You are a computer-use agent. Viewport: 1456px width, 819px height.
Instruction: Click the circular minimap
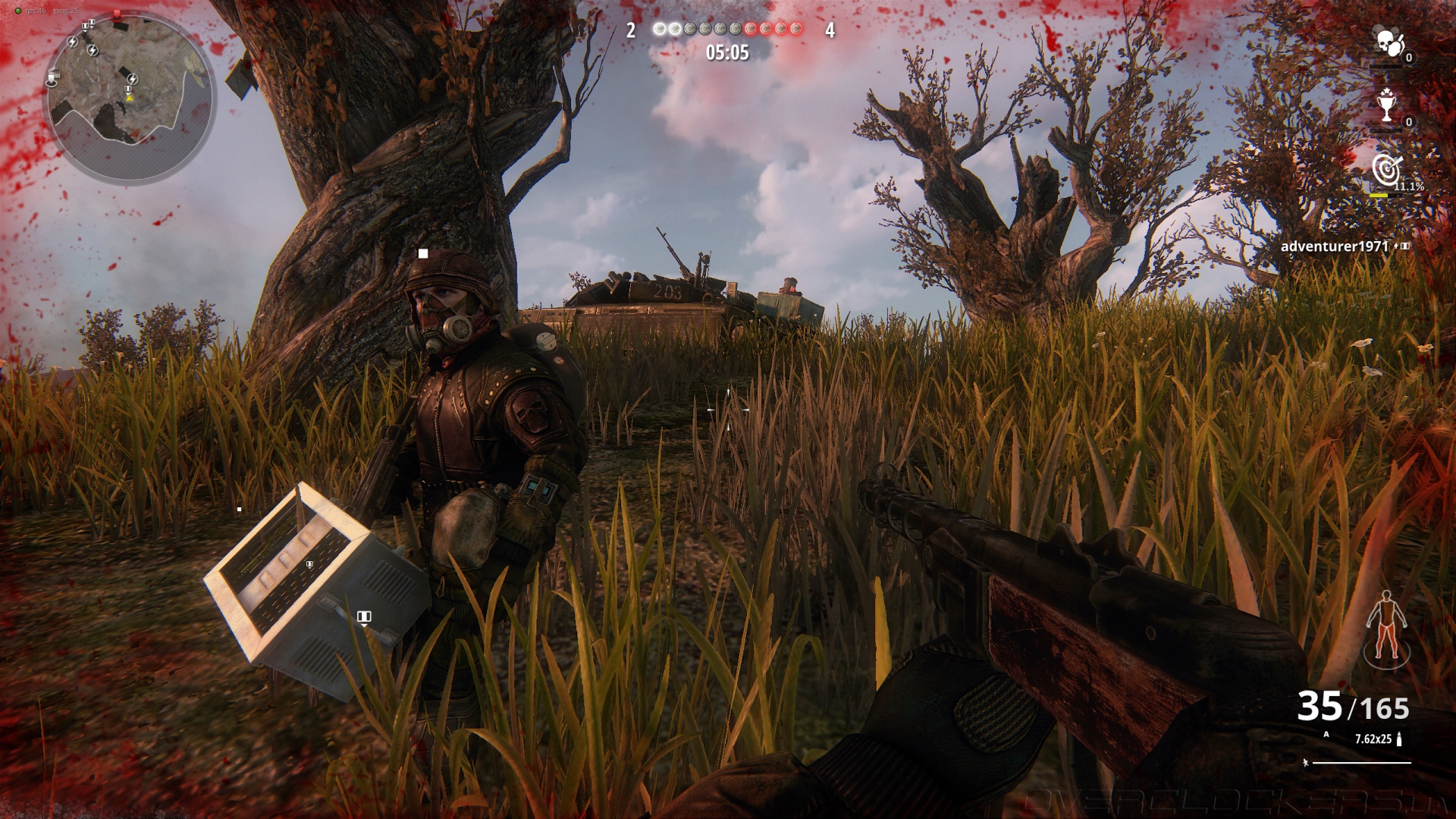click(130, 99)
